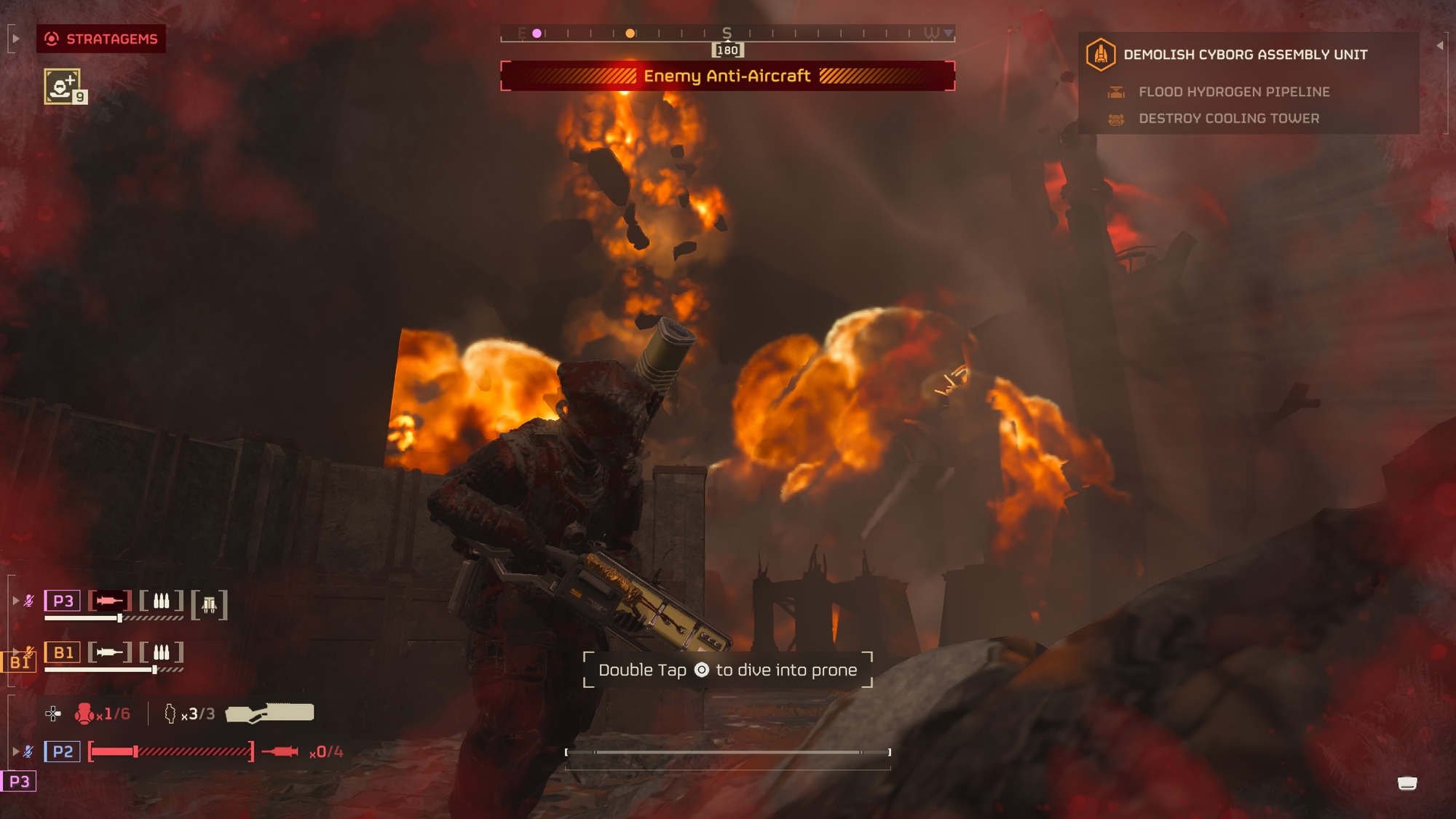
Task: Select the P3 squad member tag in the squad list
Action: click(x=63, y=601)
